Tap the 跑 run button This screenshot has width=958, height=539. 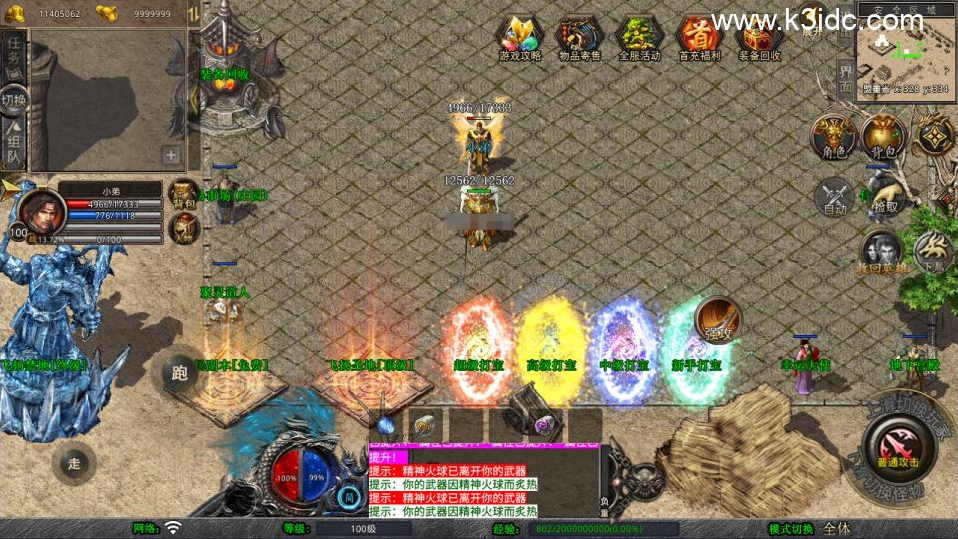181,374
